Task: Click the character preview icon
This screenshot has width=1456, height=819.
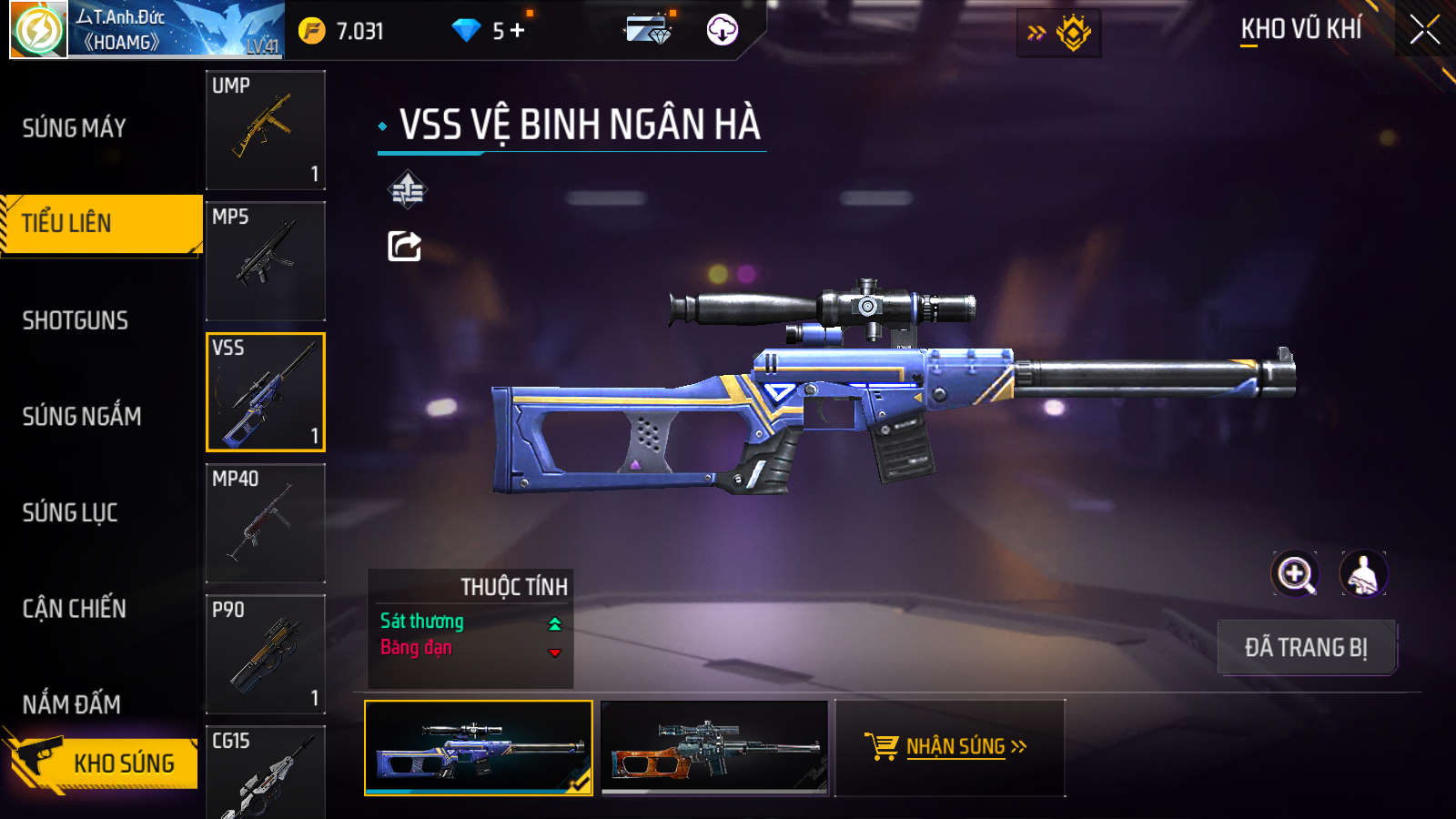Action: [1363, 574]
